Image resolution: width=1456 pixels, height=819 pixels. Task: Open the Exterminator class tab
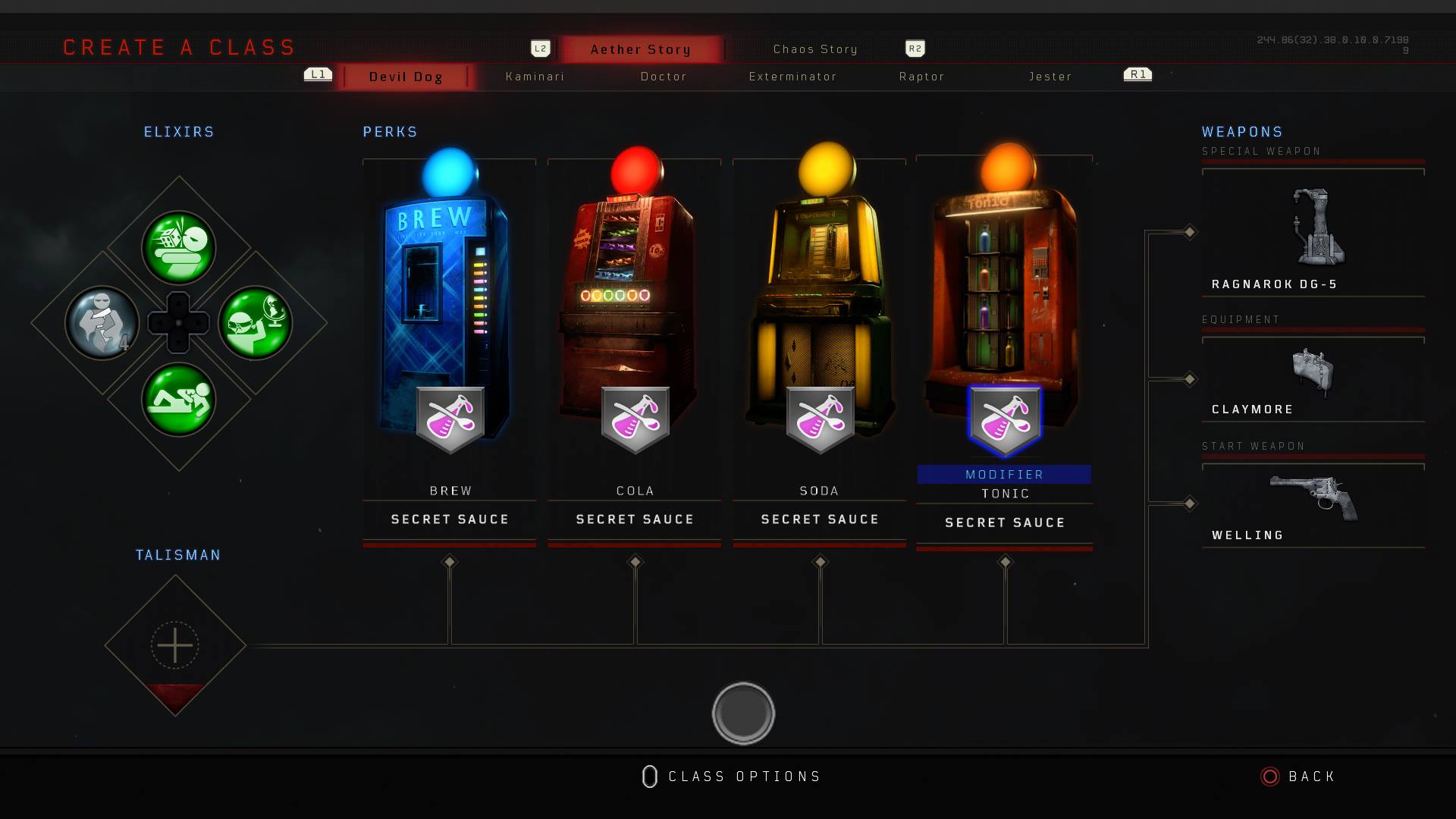pyautogui.click(x=792, y=77)
